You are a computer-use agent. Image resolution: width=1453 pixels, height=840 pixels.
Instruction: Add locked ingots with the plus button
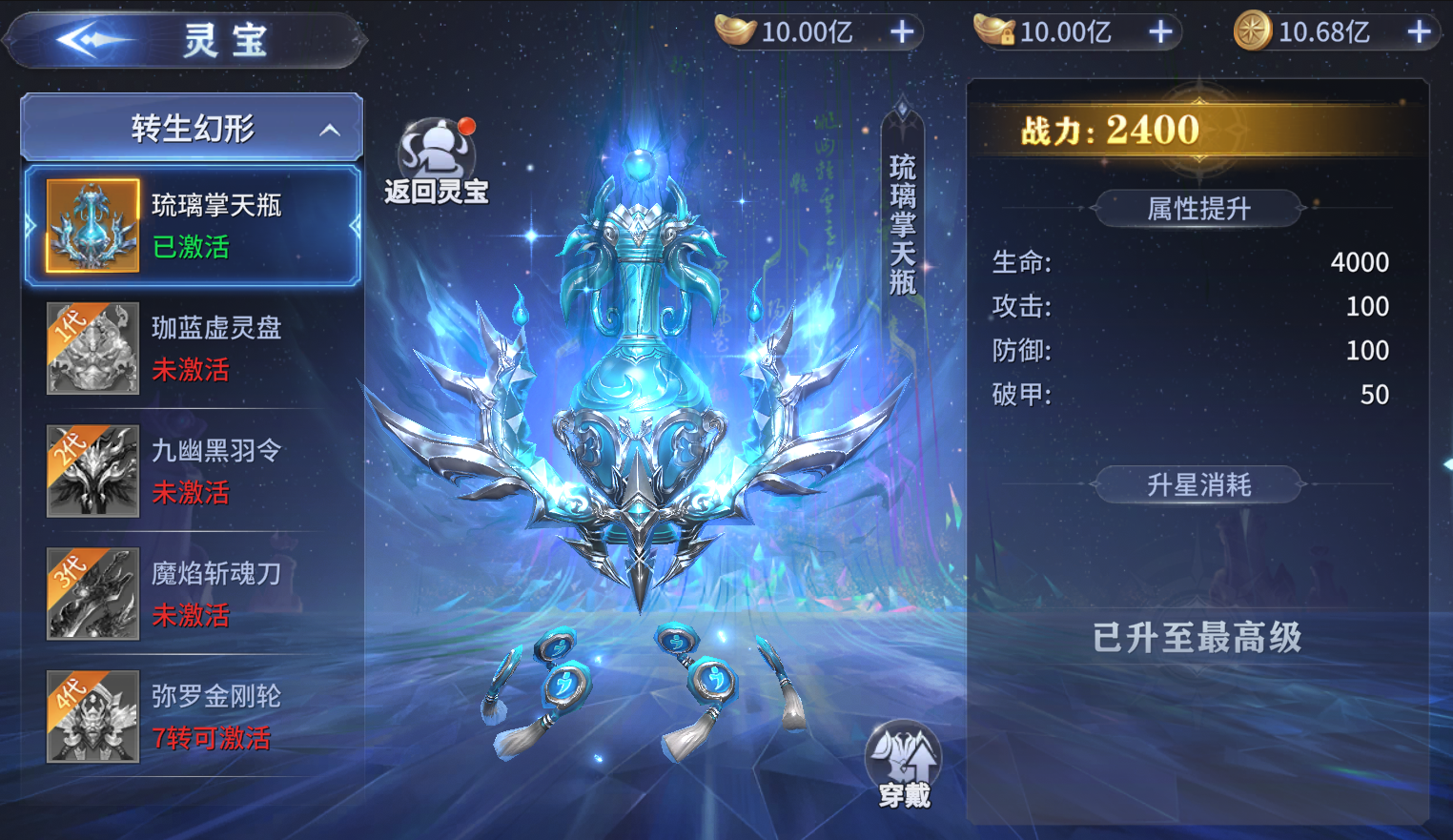pyautogui.click(x=1160, y=32)
